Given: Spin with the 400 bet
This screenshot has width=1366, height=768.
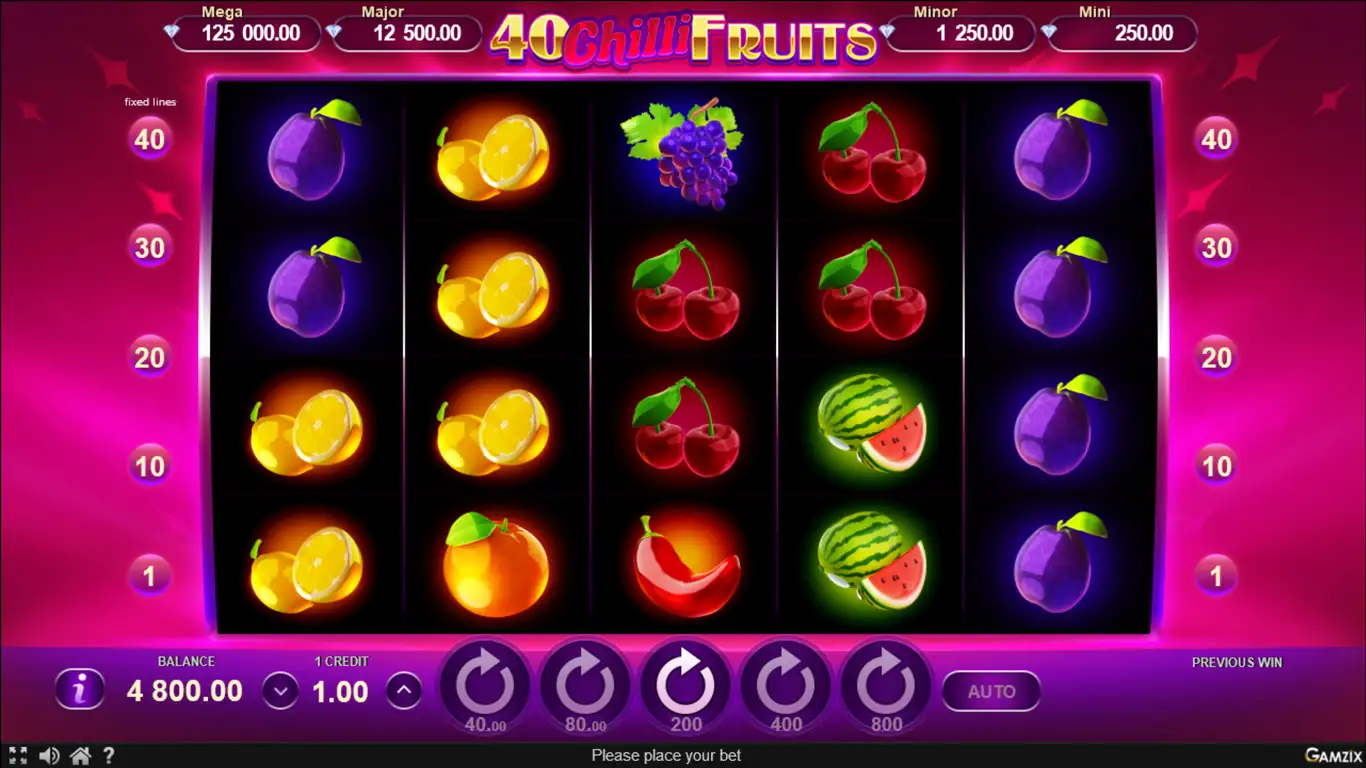Looking at the screenshot, I should point(786,687).
